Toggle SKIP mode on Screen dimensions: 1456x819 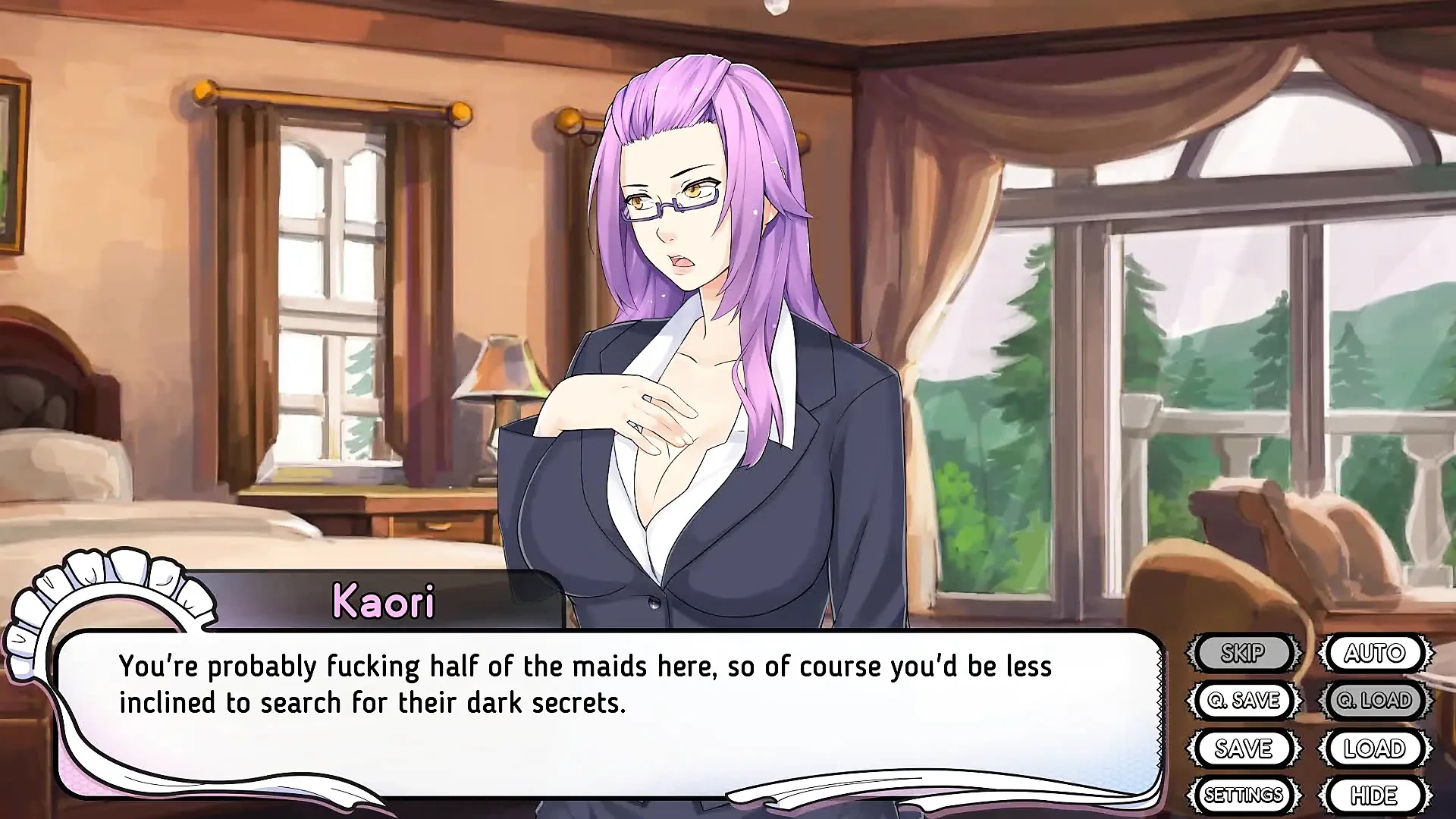[x=1244, y=652]
